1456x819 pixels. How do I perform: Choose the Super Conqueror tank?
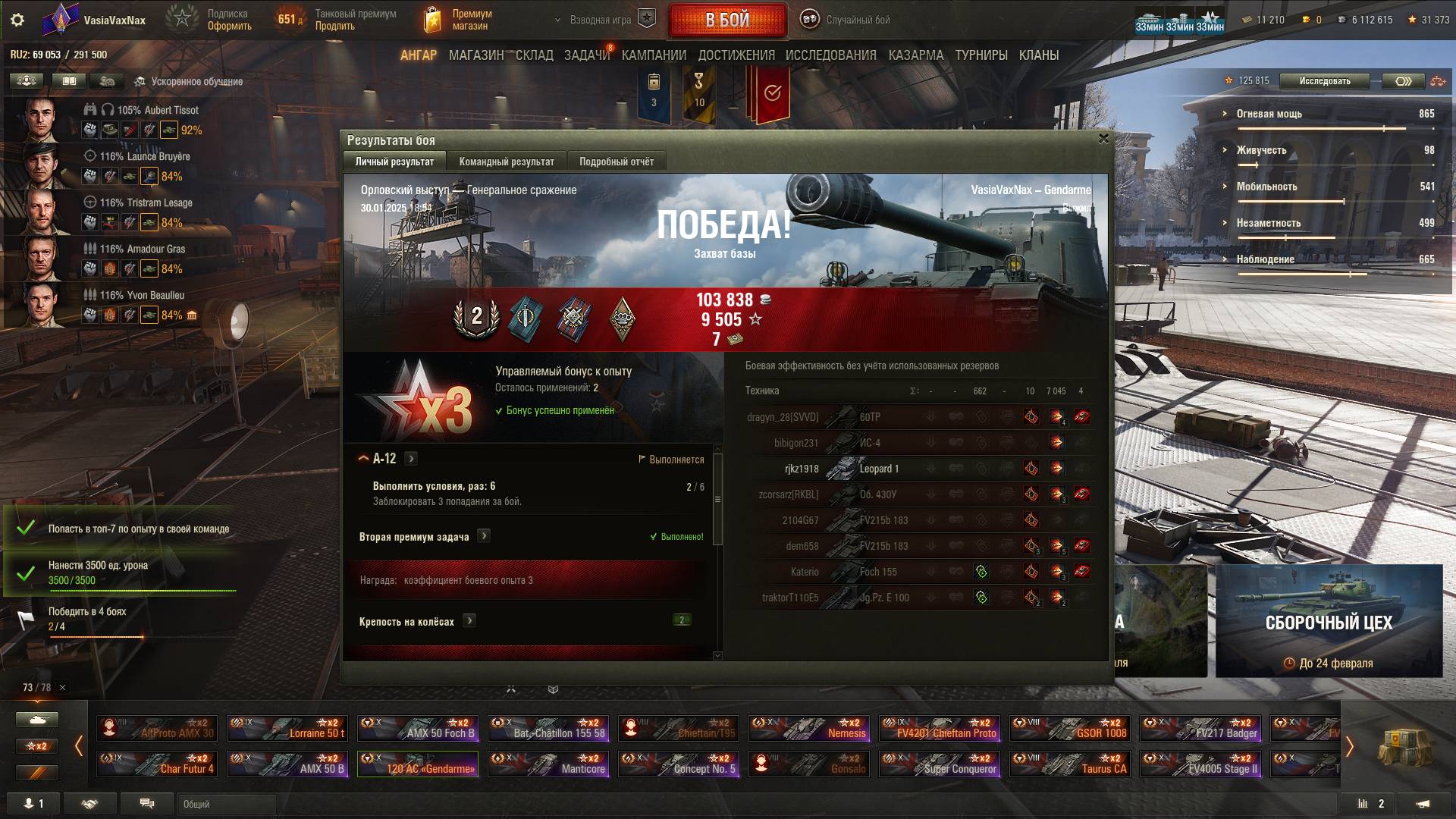[940, 764]
